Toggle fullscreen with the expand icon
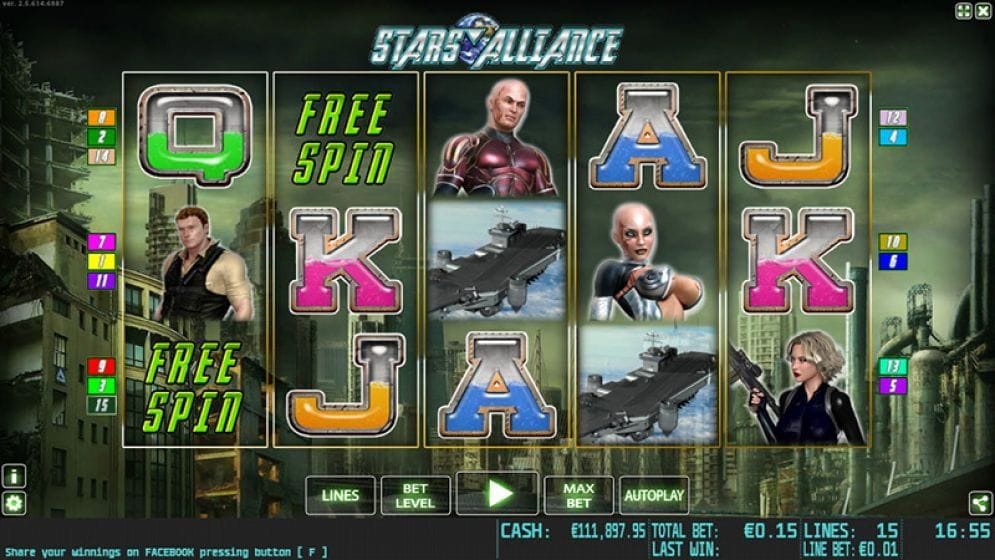This screenshot has height=560, width=995. 962,11
